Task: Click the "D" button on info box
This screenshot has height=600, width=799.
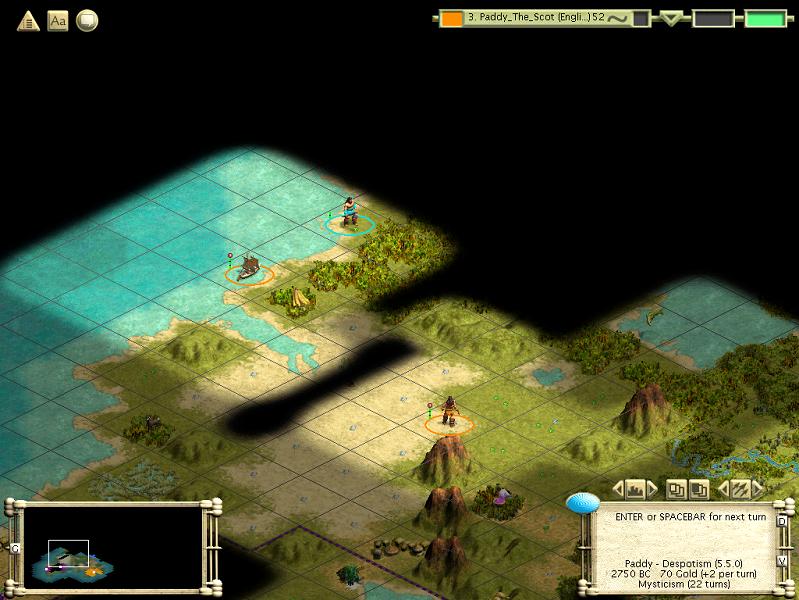Action: click(x=781, y=521)
